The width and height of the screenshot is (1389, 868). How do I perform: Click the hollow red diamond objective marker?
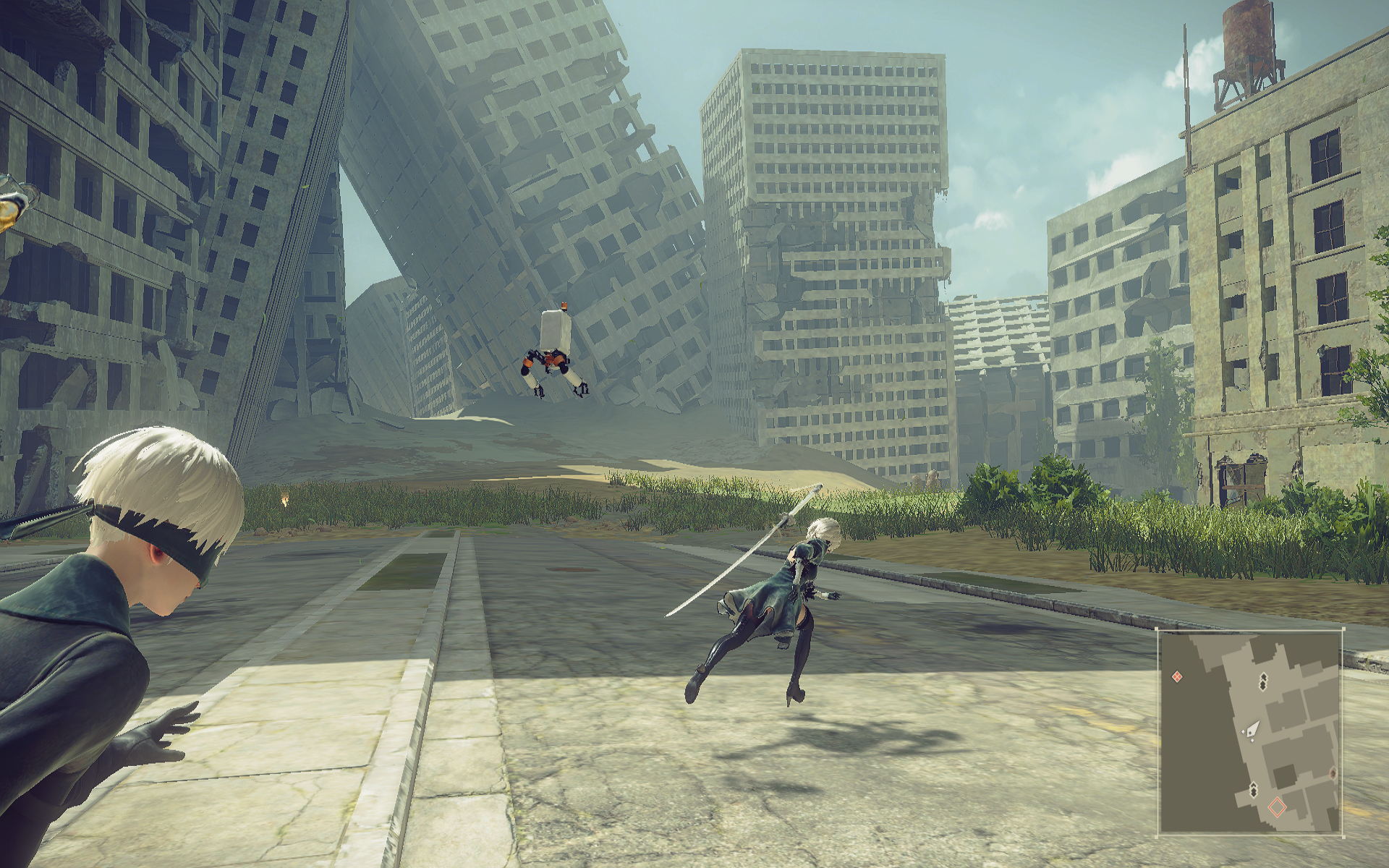pyautogui.click(x=1278, y=807)
